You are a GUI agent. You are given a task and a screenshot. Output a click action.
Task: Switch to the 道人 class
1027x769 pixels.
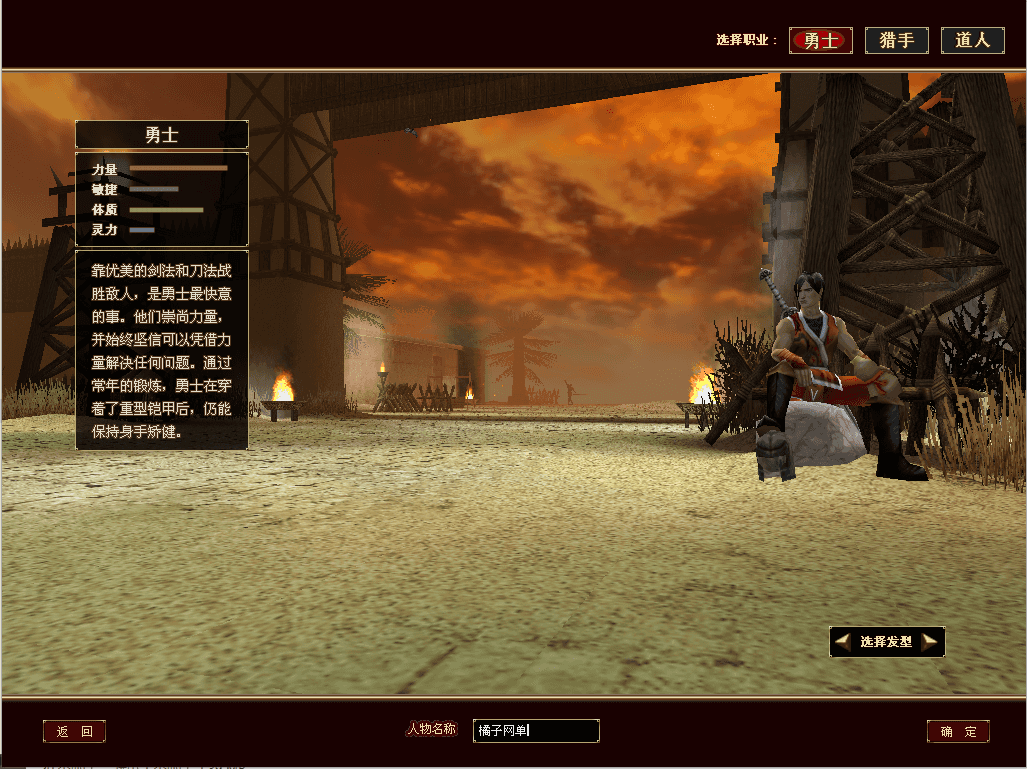point(972,41)
